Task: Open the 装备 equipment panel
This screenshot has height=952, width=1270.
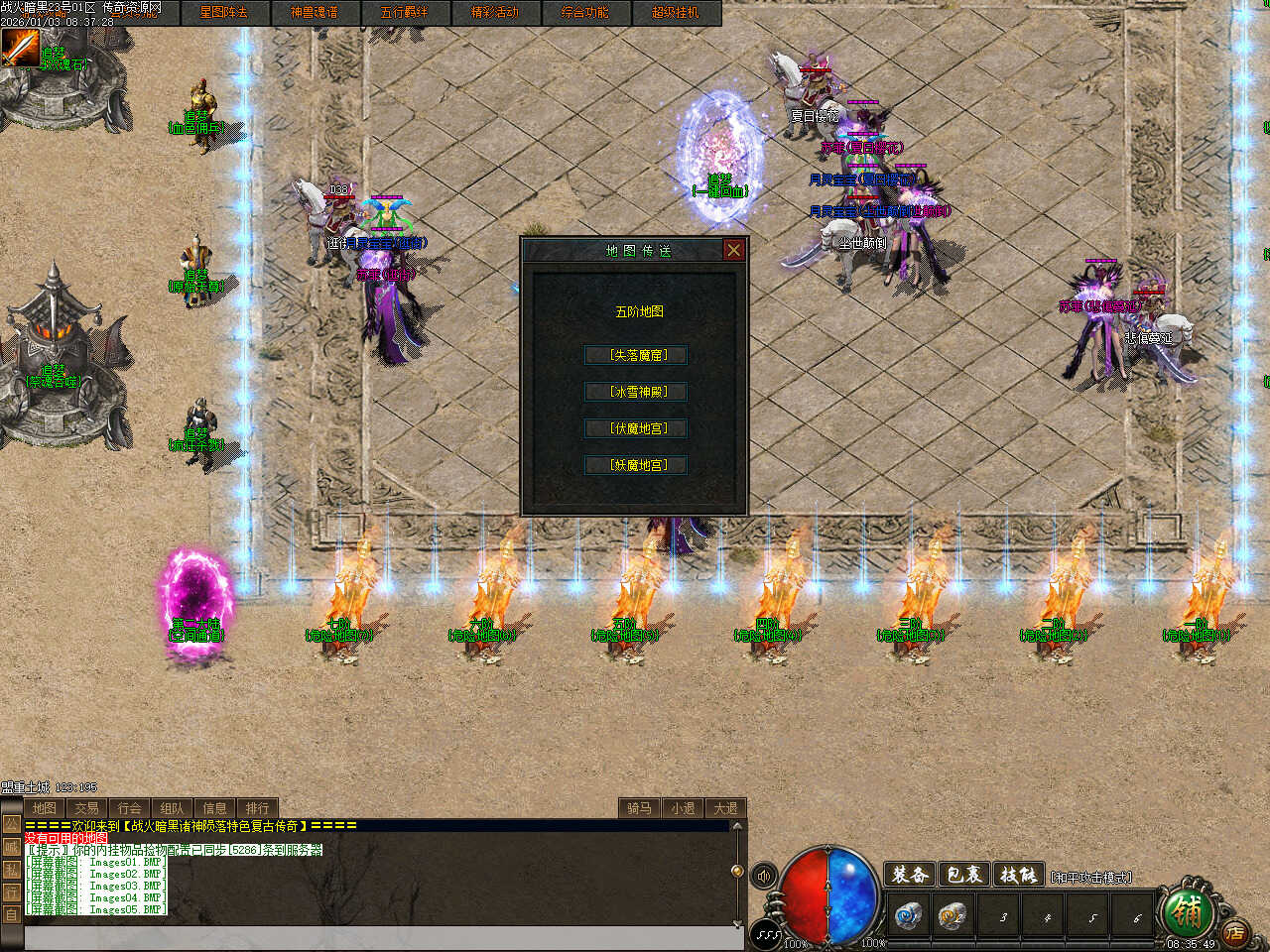Action: (910, 875)
